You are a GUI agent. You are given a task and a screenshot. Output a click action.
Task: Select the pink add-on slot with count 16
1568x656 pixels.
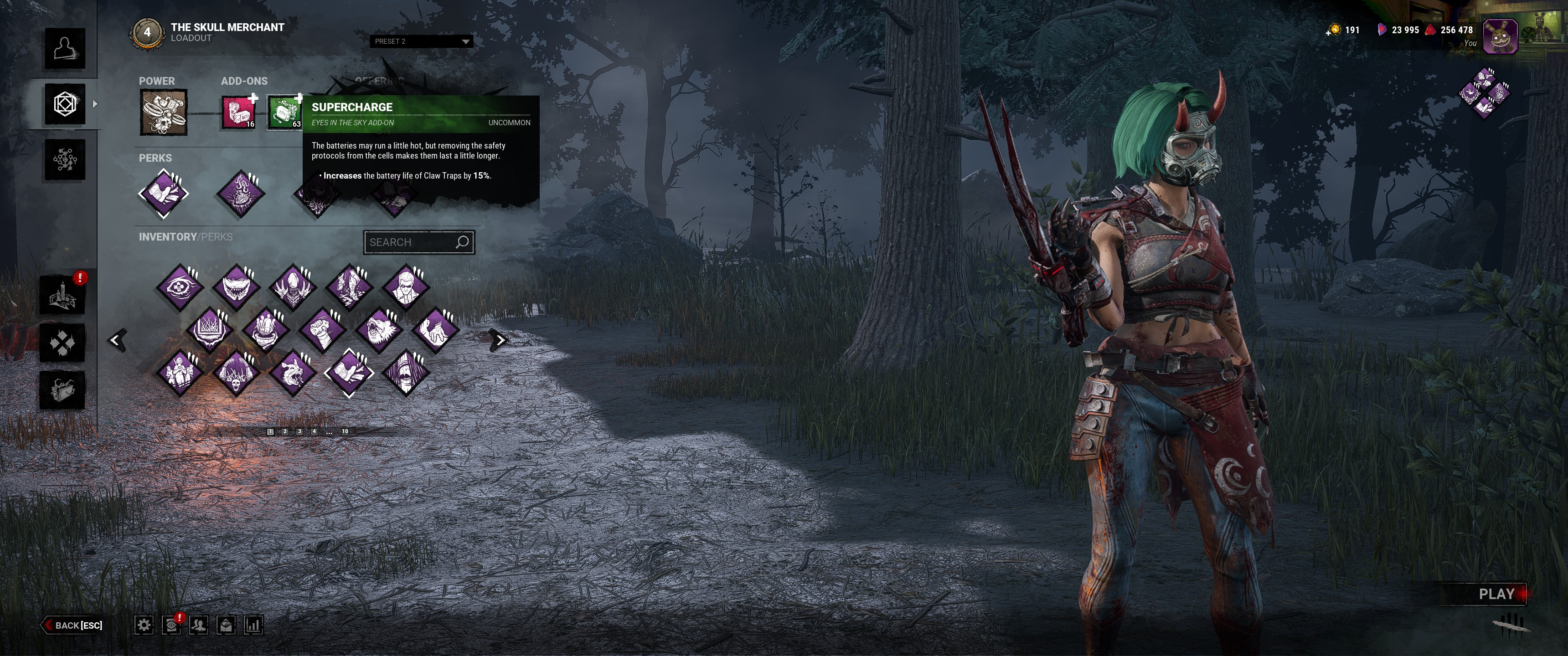coord(238,113)
